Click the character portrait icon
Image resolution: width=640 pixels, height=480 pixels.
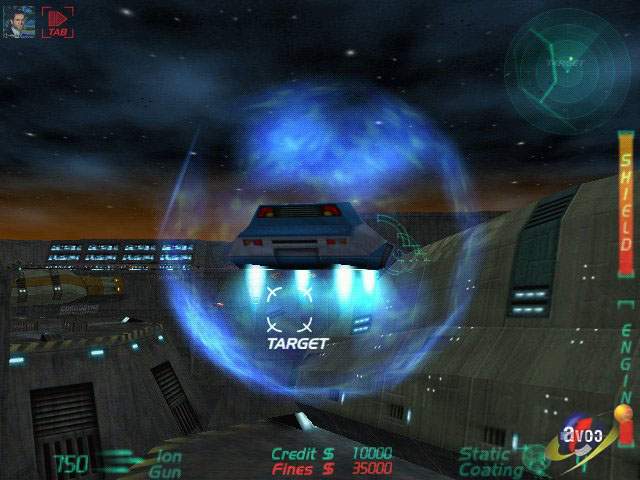point(22,21)
